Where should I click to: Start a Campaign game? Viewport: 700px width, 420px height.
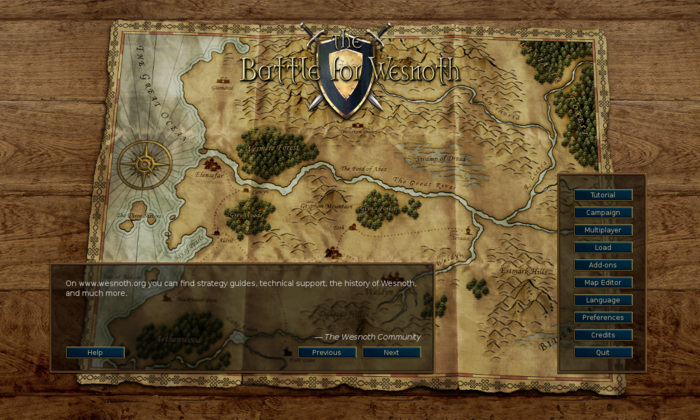coord(603,212)
